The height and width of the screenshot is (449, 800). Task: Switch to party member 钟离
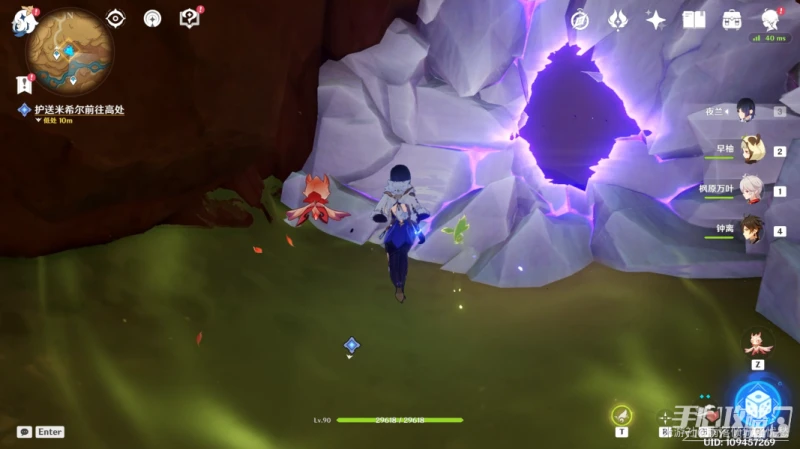coord(752,229)
